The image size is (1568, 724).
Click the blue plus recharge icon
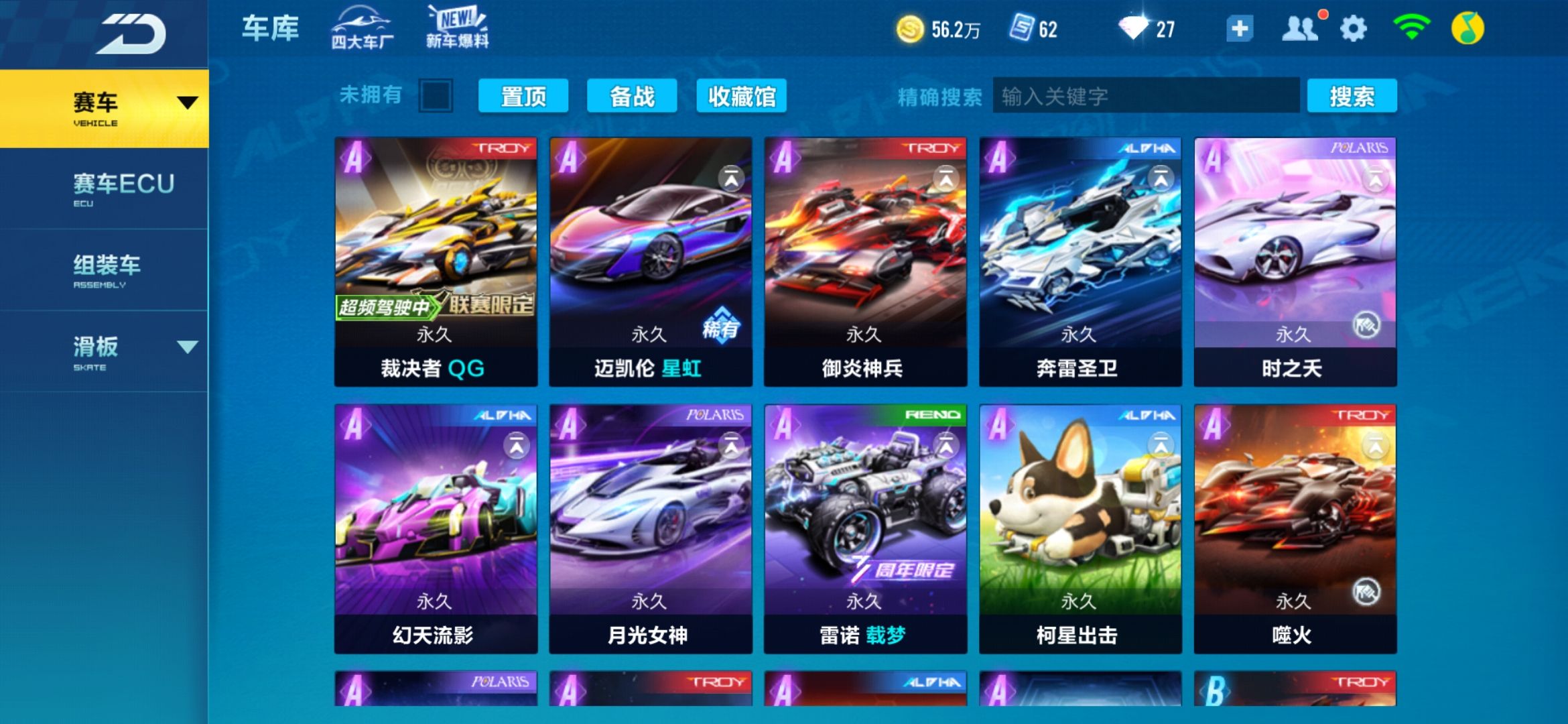coord(1239,28)
